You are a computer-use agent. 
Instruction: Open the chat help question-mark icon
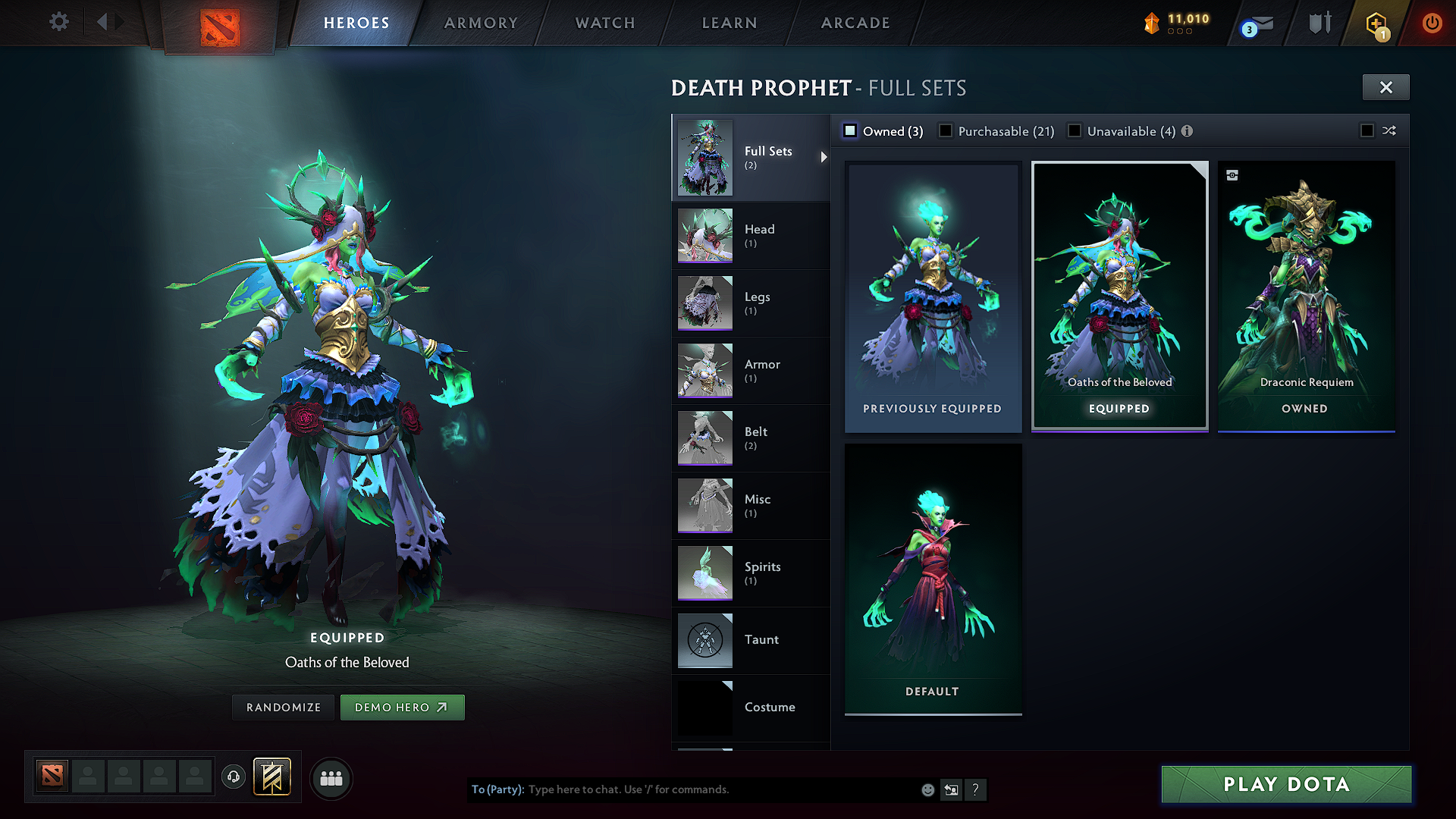coord(976,789)
